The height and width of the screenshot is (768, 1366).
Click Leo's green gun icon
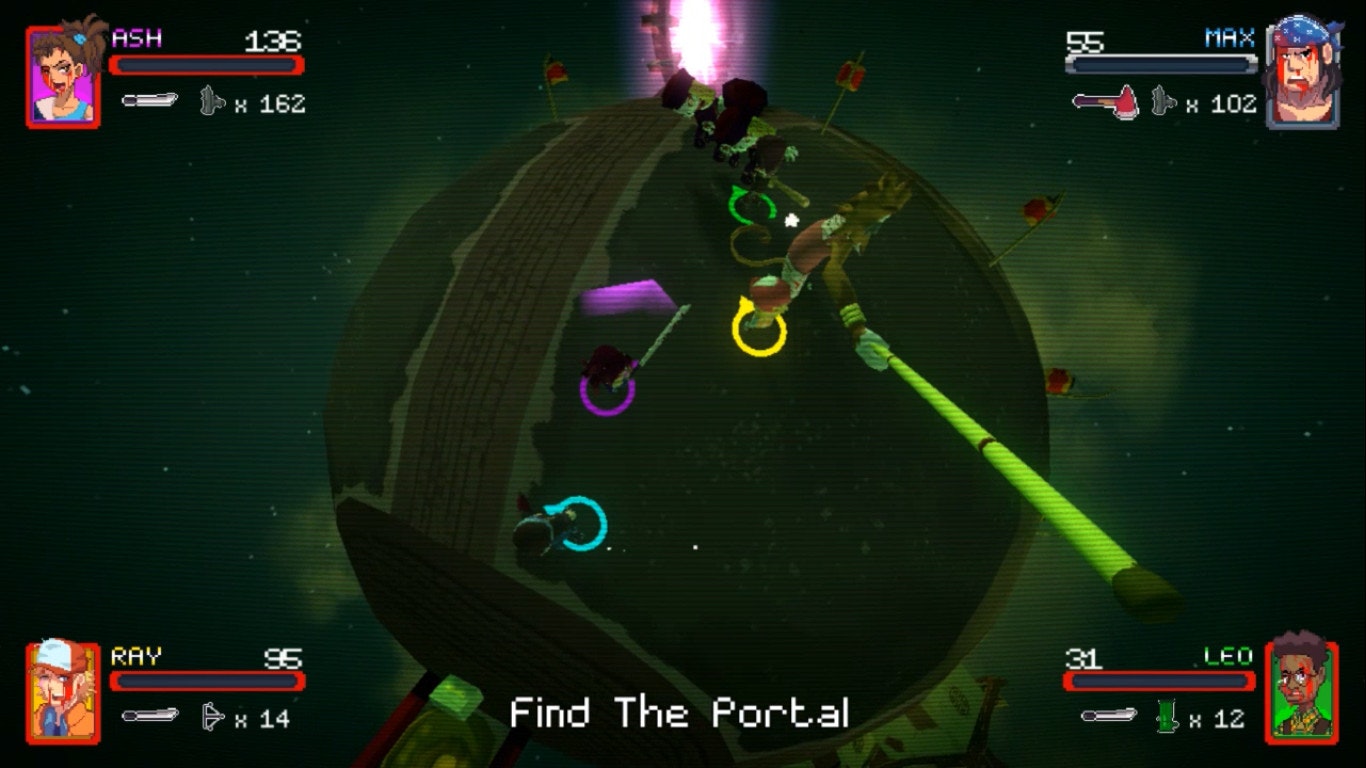pos(1168,716)
